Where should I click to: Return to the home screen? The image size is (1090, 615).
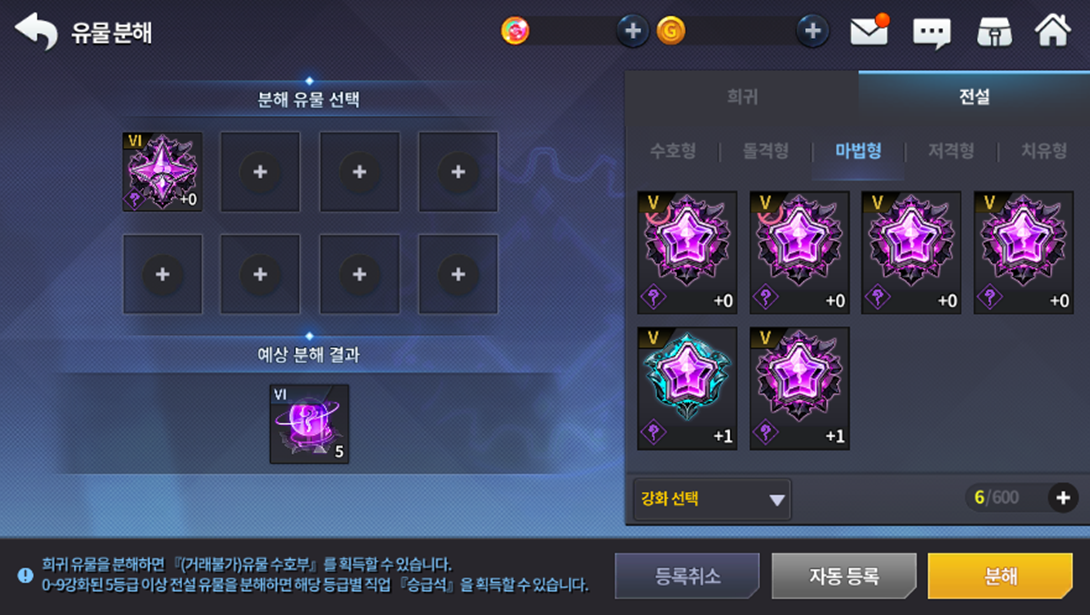tap(1053, 30)
